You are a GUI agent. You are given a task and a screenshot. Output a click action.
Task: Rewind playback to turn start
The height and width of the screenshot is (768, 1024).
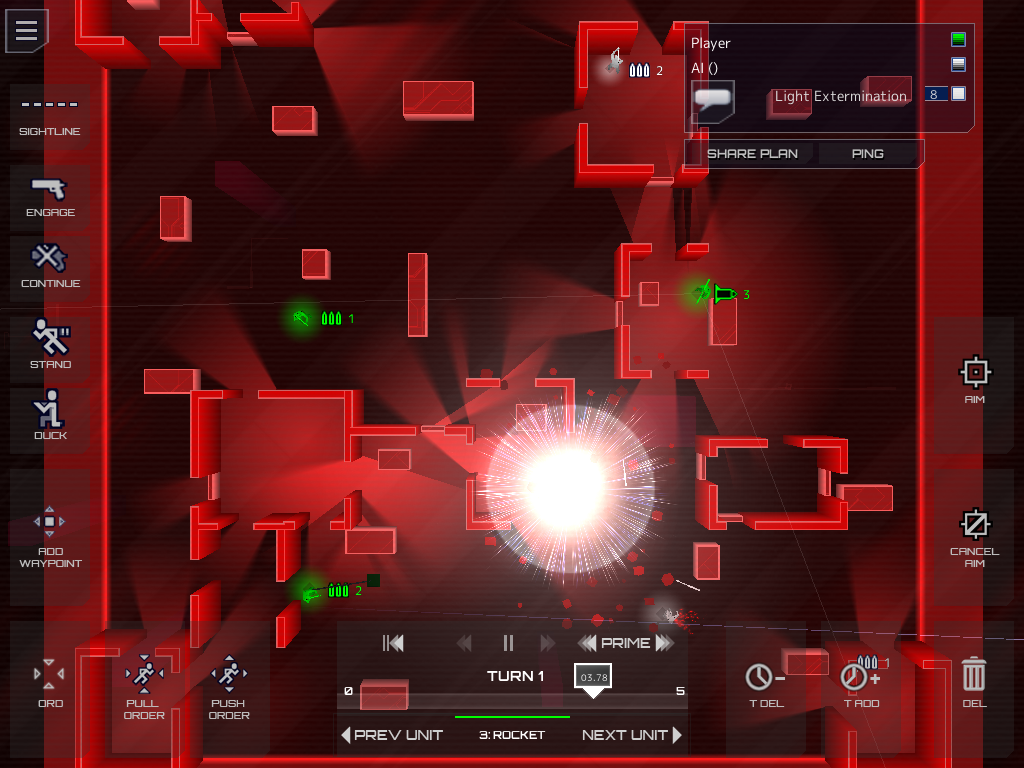[x=393, y=643]
